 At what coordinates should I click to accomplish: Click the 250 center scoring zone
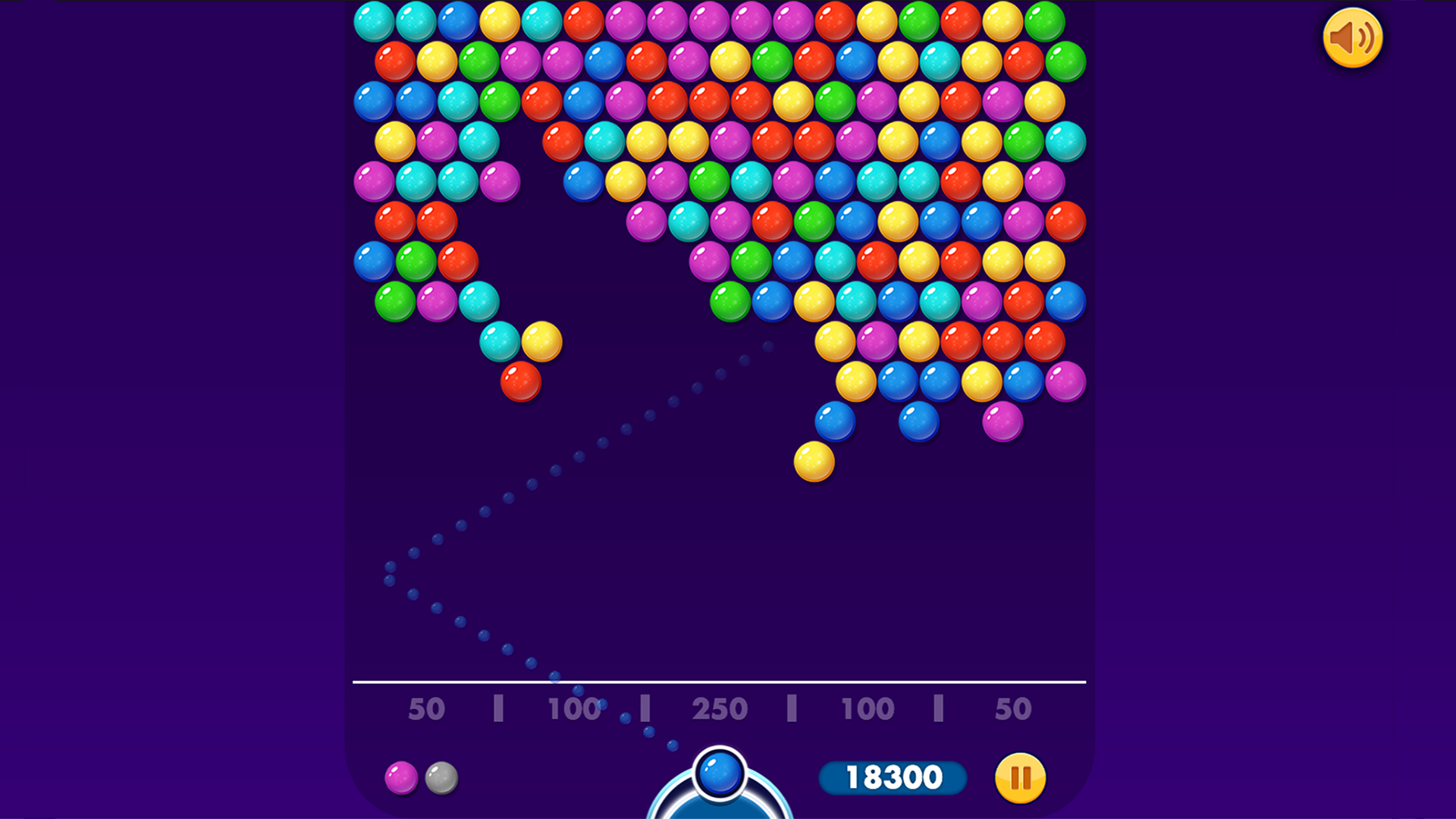click(x=719, y=709)
